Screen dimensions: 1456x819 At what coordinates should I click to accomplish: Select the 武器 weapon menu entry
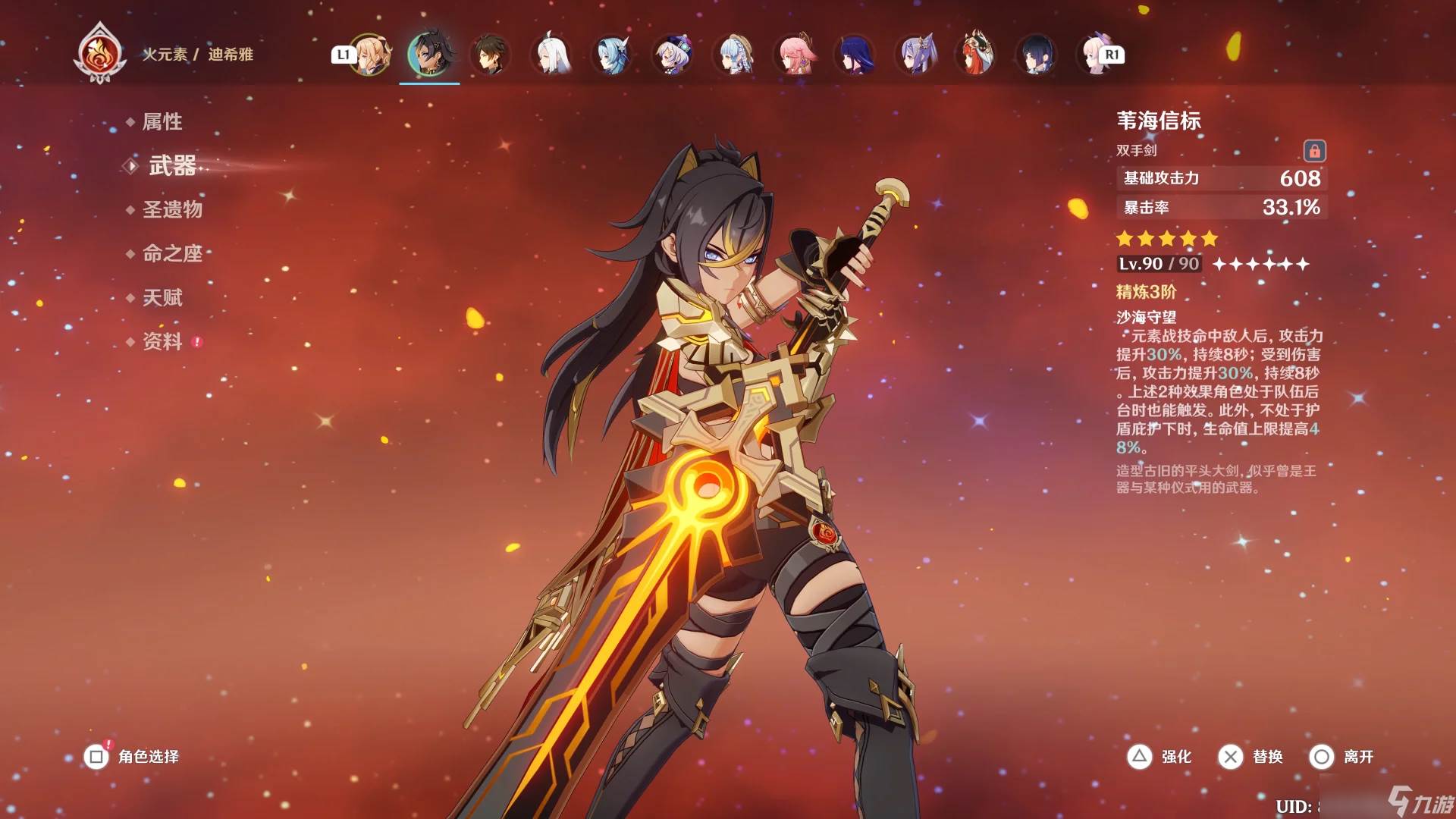click(x=172, y=166)
